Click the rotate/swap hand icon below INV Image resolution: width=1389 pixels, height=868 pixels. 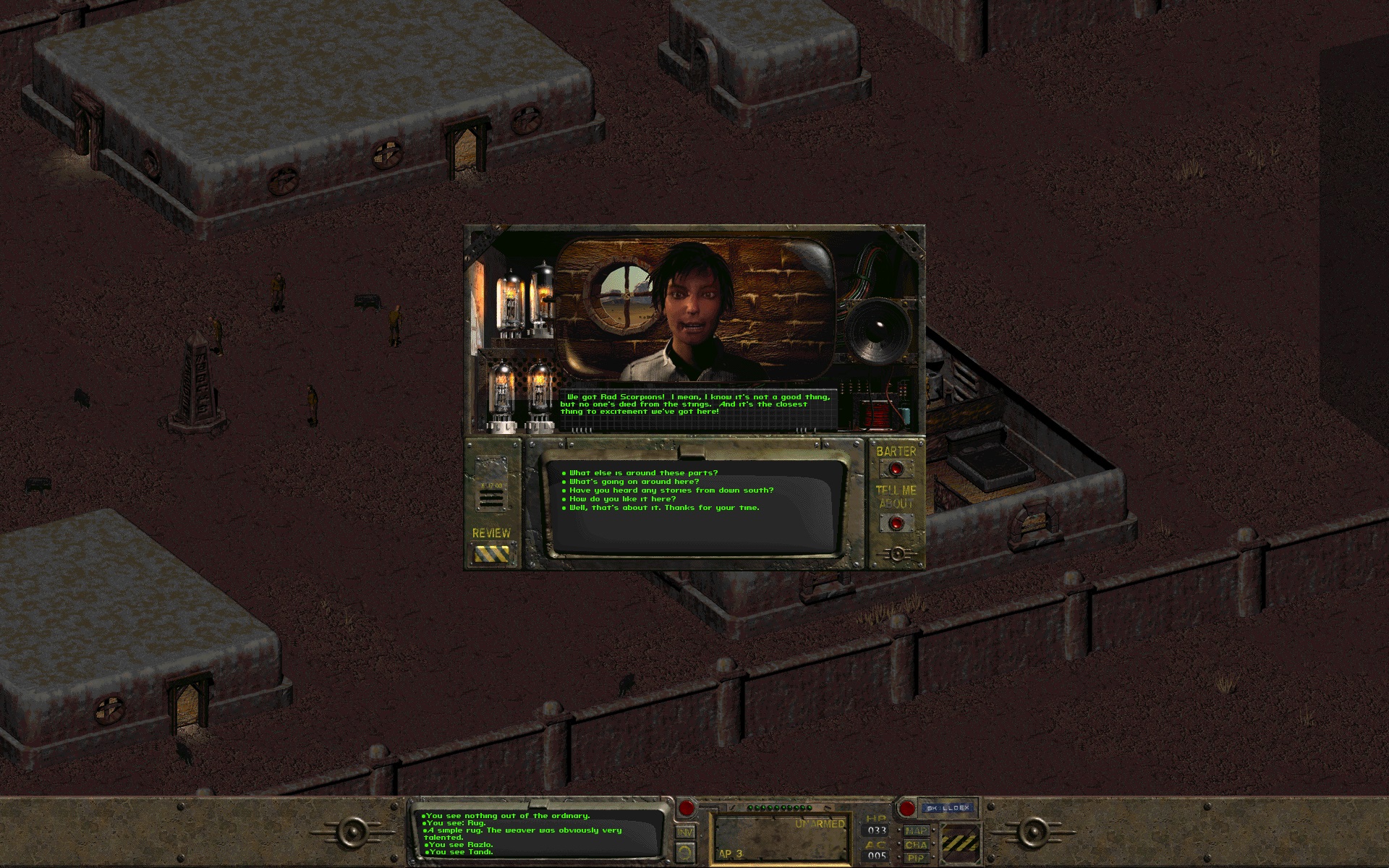click(686, 852)
